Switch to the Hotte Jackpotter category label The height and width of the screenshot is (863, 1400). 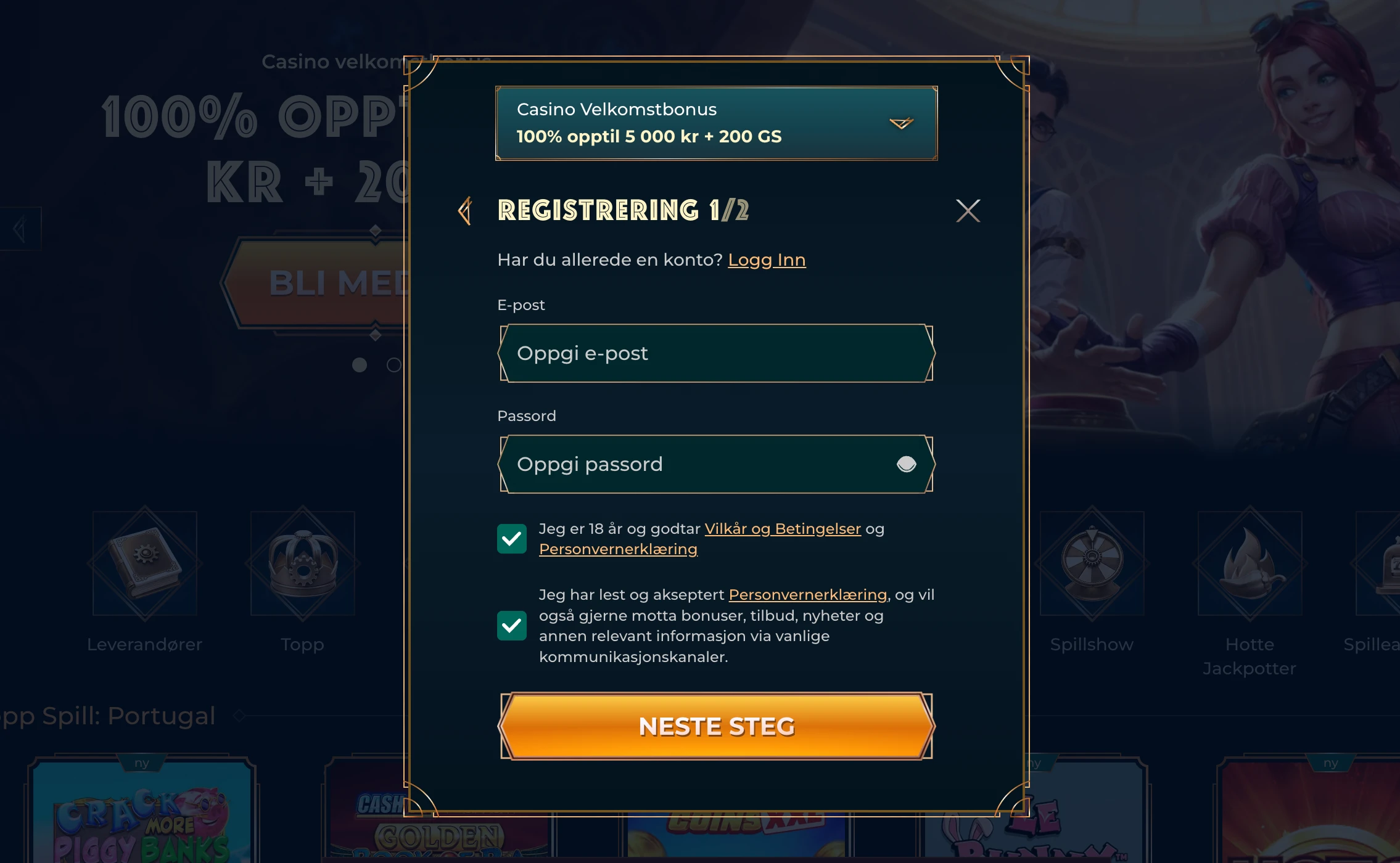pos(1249,656)
